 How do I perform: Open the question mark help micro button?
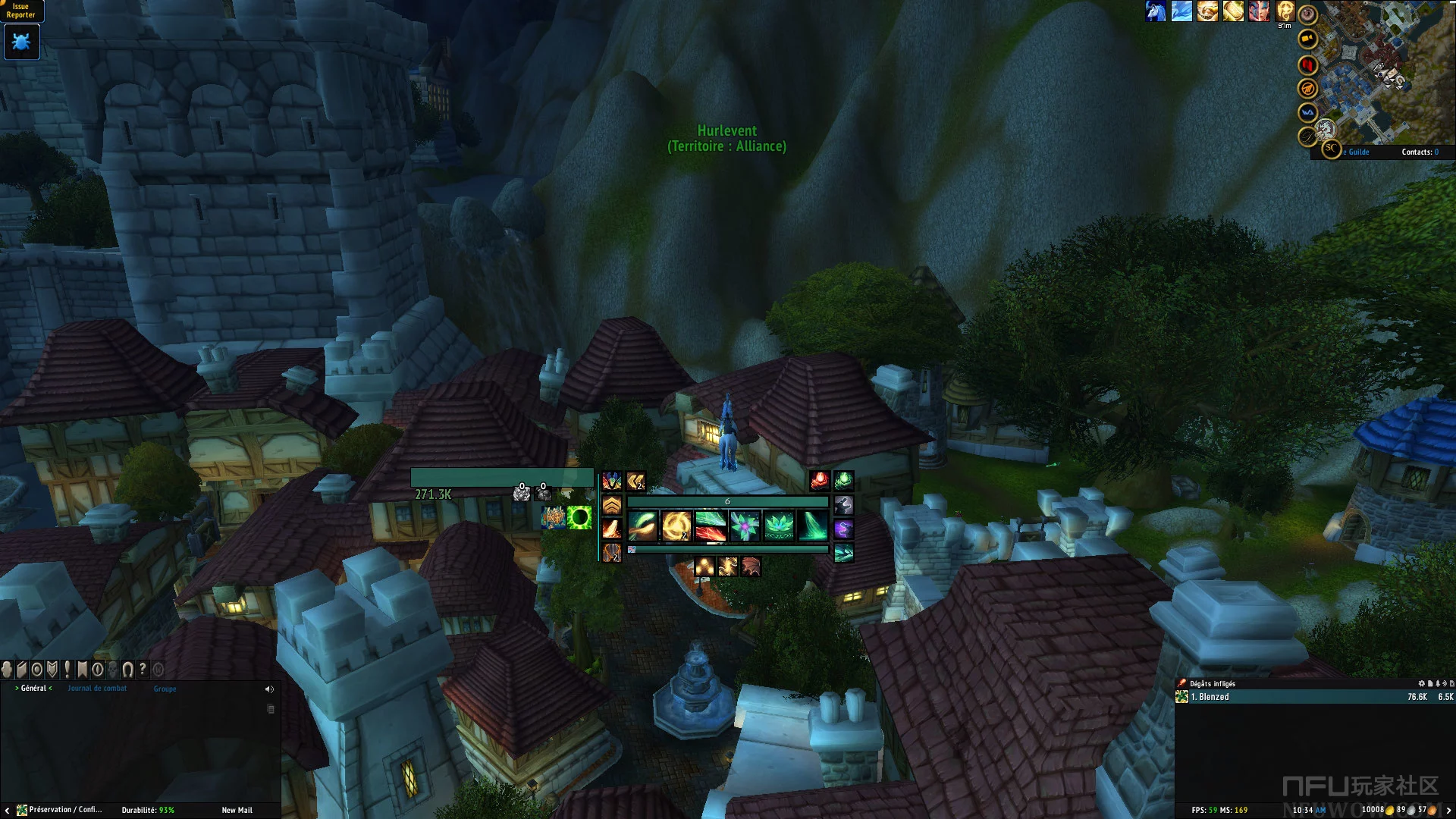[x=143, y=670]
